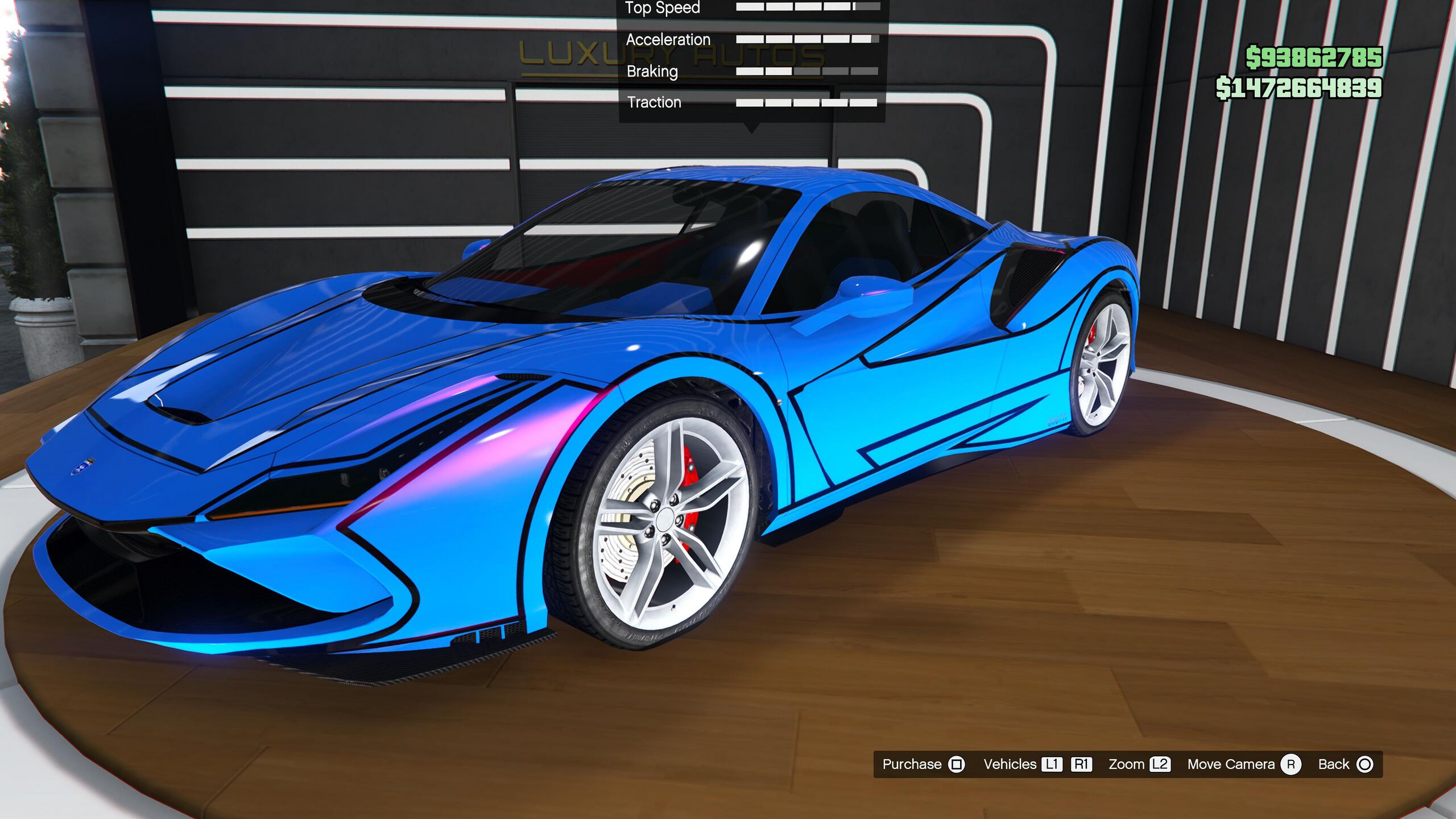Click the Move Camera option
This screenshot has width=1456, height=819.
pyautogui.click(x=1243, y=764)
